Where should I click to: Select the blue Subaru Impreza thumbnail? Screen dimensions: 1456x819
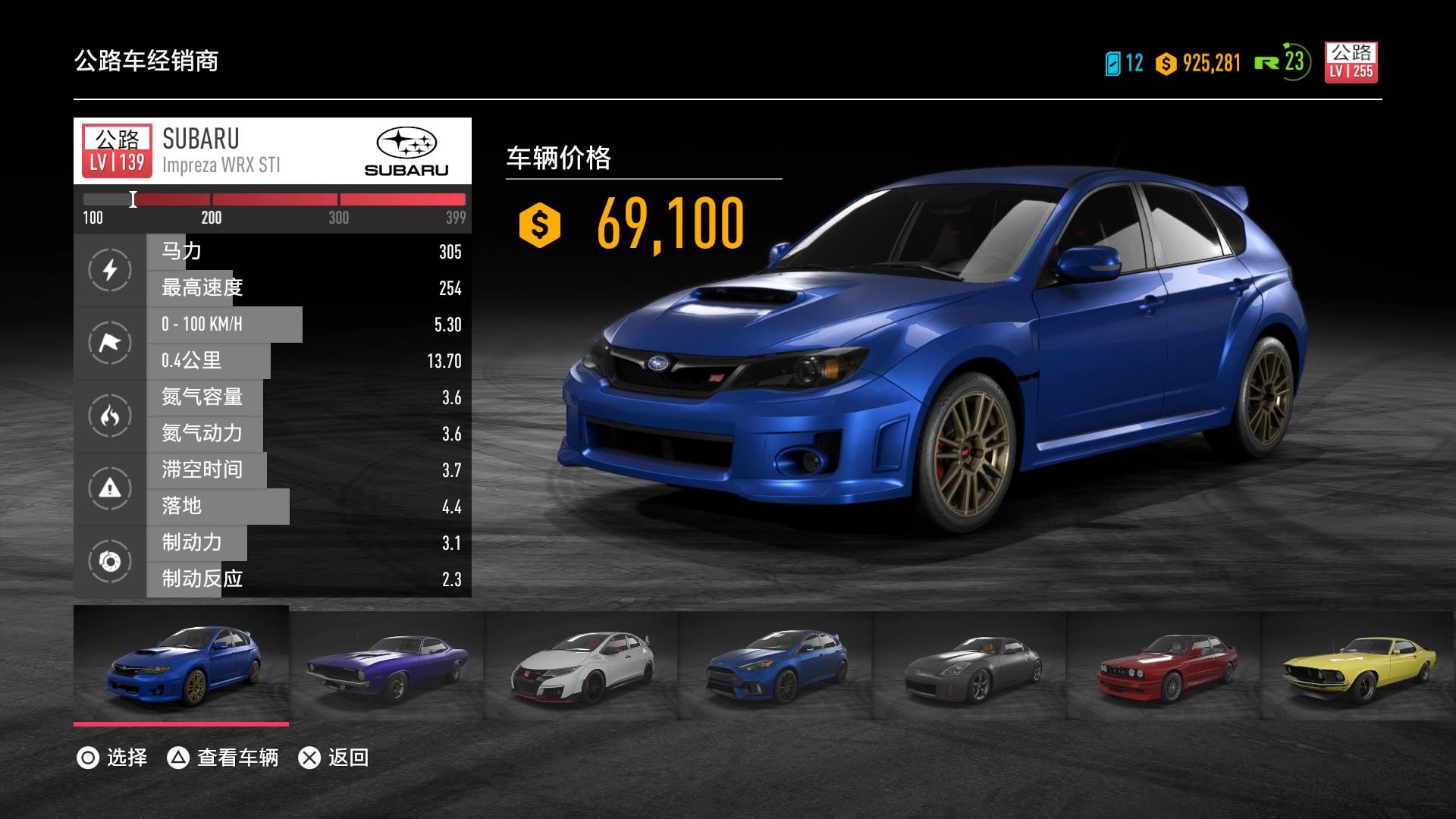click(x=182, y=665)
